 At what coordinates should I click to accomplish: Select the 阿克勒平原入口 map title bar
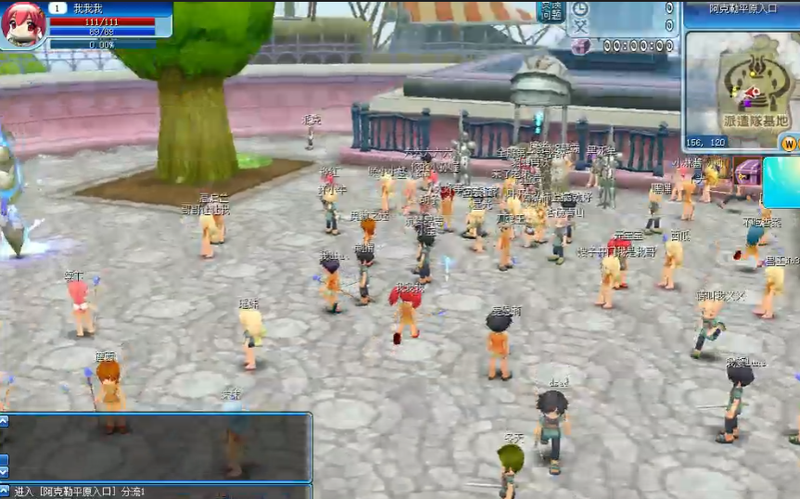click(x=742, y=8)
